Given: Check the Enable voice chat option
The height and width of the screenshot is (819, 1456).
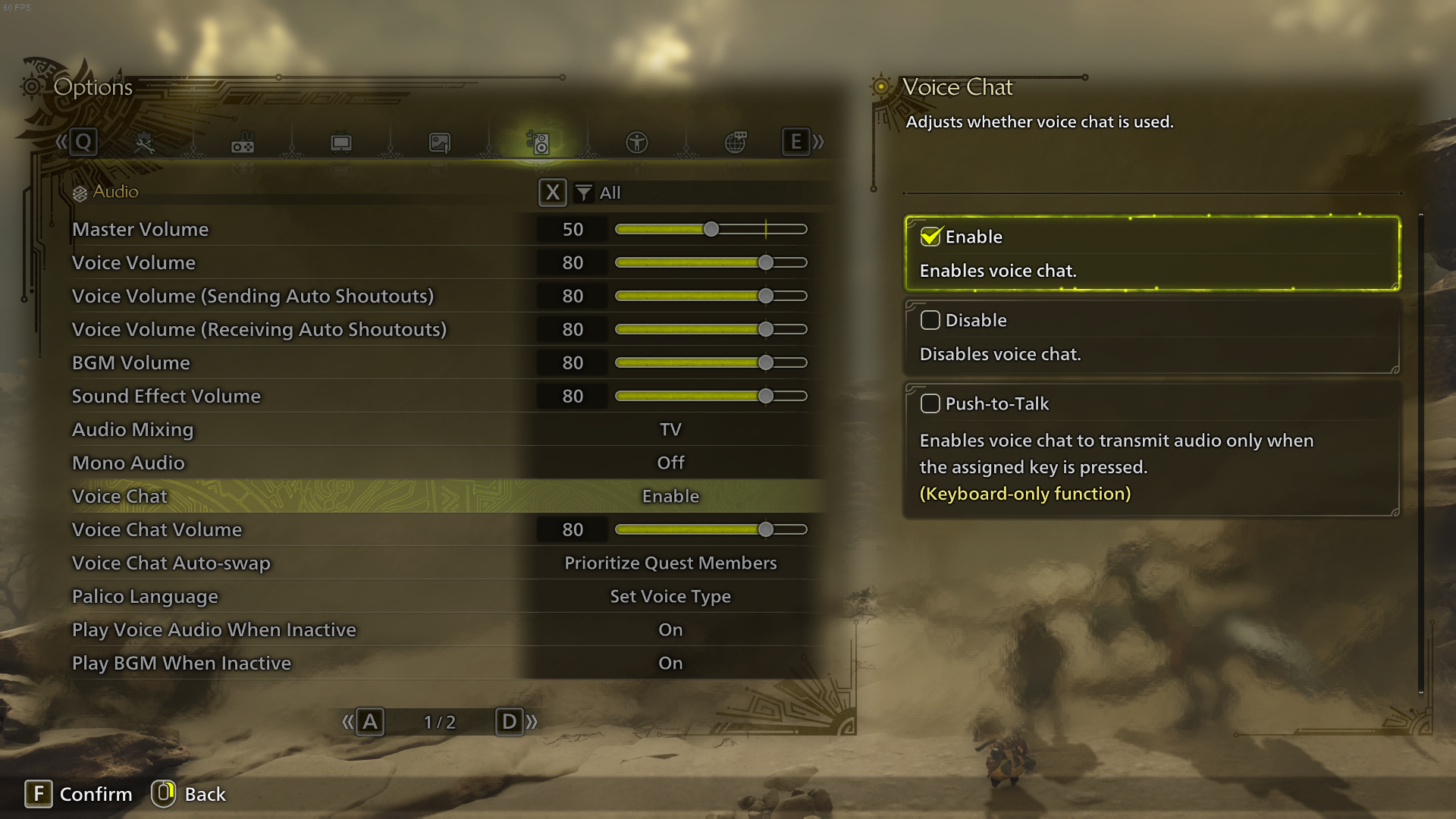Looking at the screenshot, I should pyautogui.click(x=930, y=236).
